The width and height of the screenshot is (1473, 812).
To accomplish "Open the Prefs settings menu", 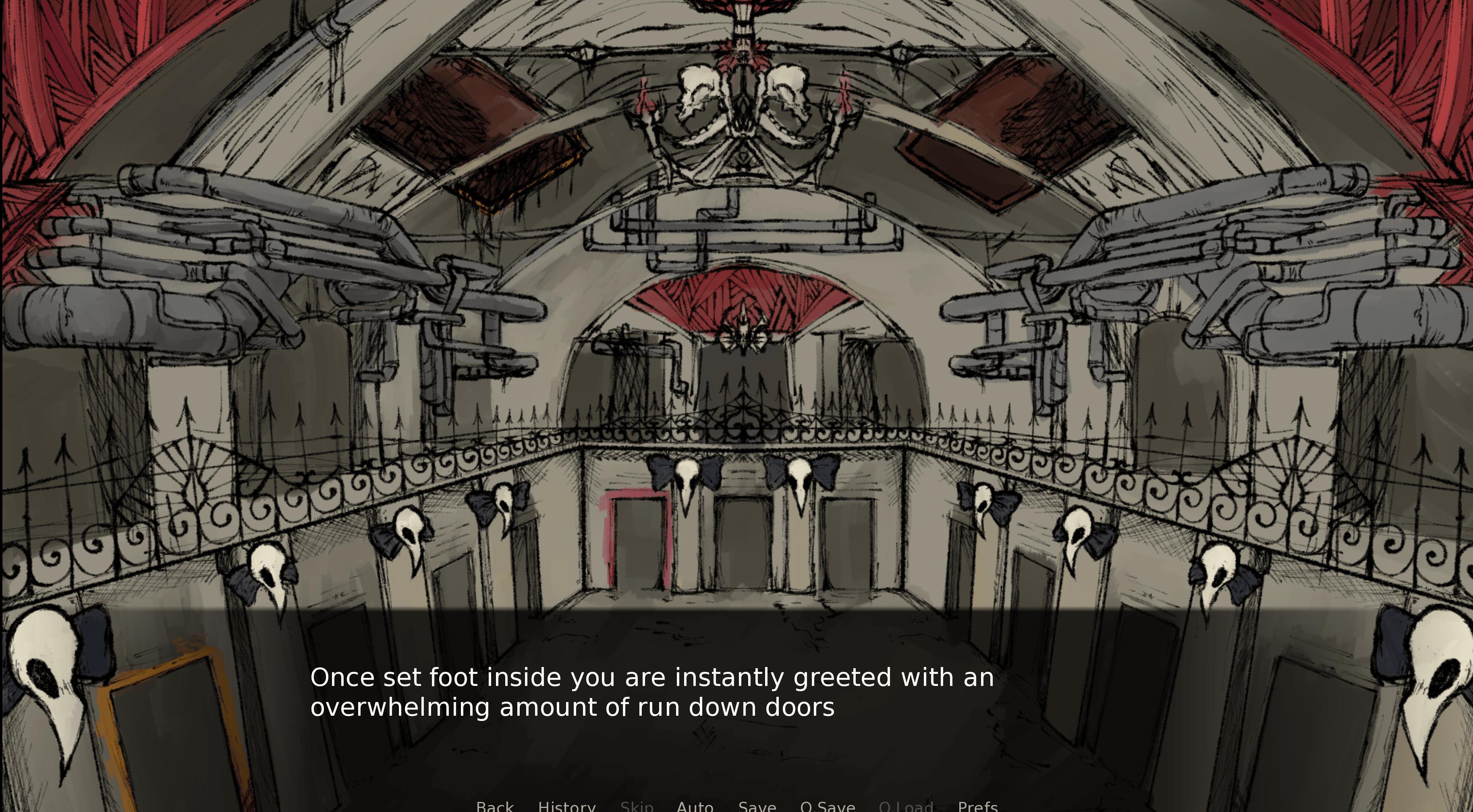I will (978, 806).
